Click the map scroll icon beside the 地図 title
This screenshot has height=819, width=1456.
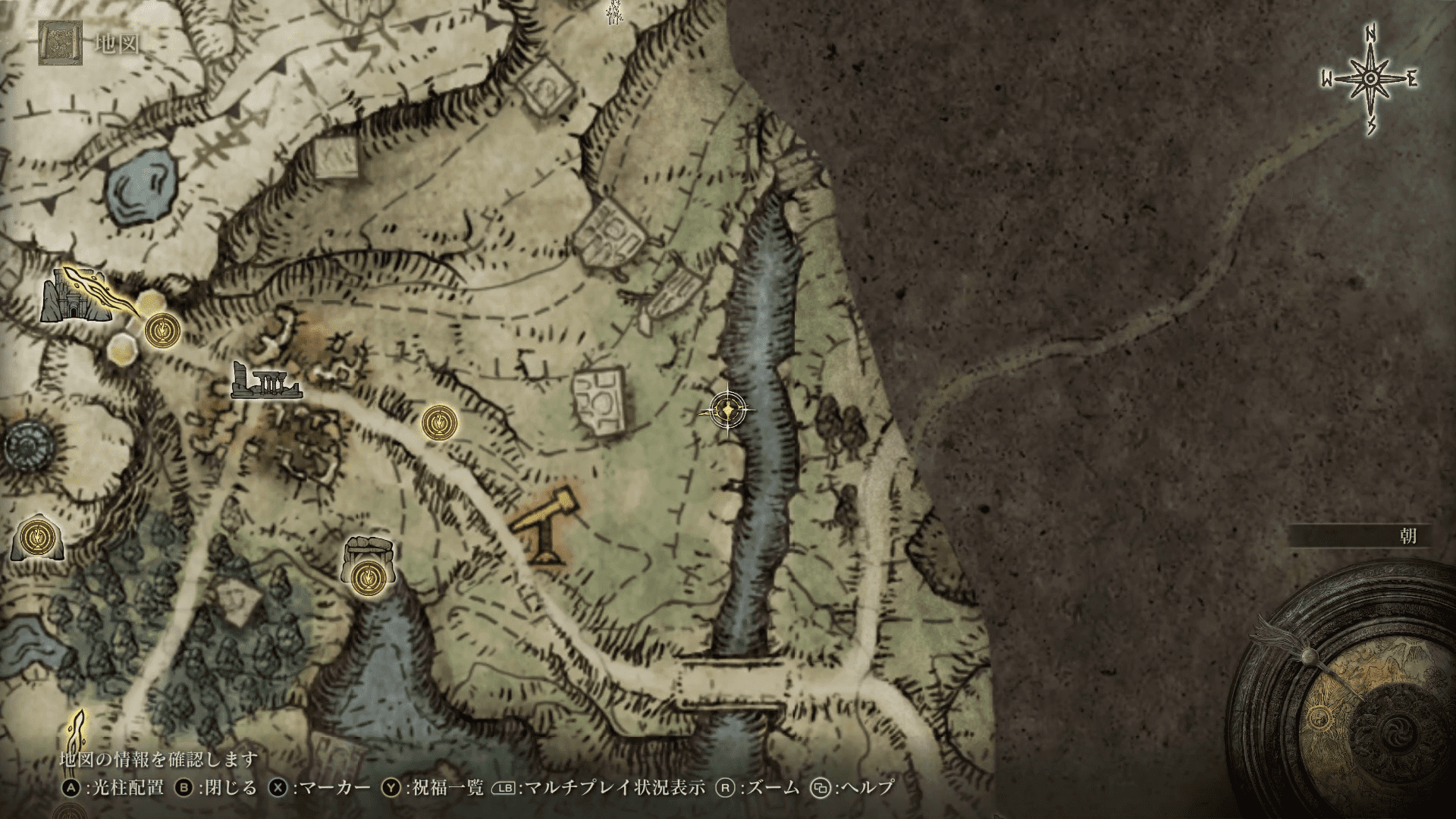56,43
